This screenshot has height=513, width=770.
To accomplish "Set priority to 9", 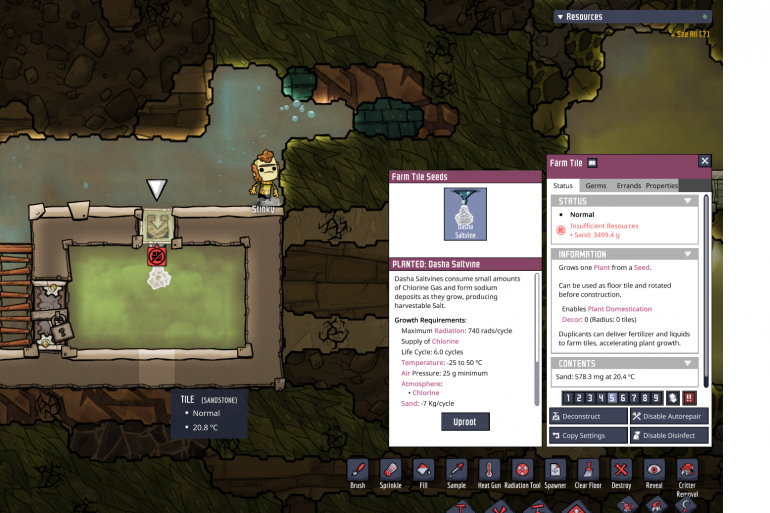I will [x=656, y=398].
